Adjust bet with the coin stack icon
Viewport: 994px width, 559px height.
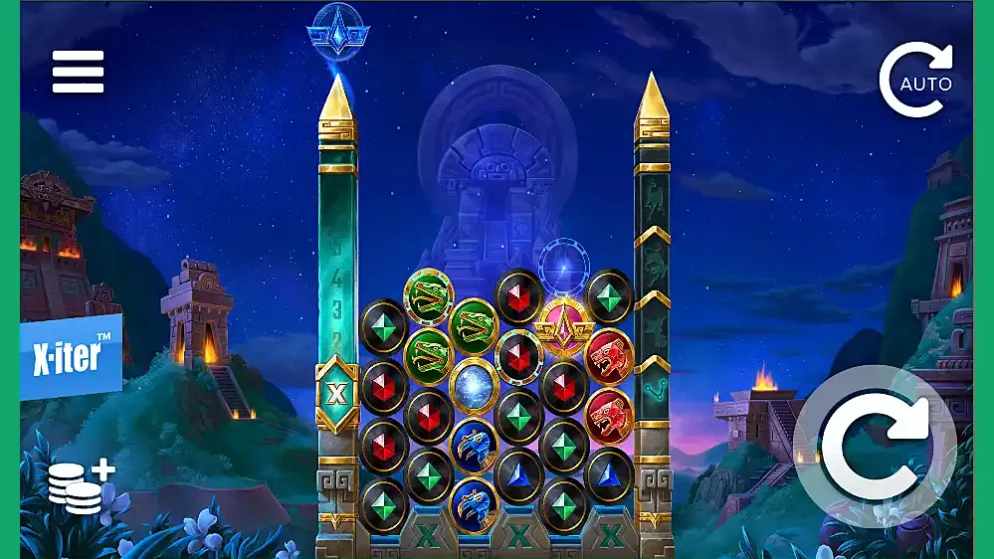coord(80,487)
